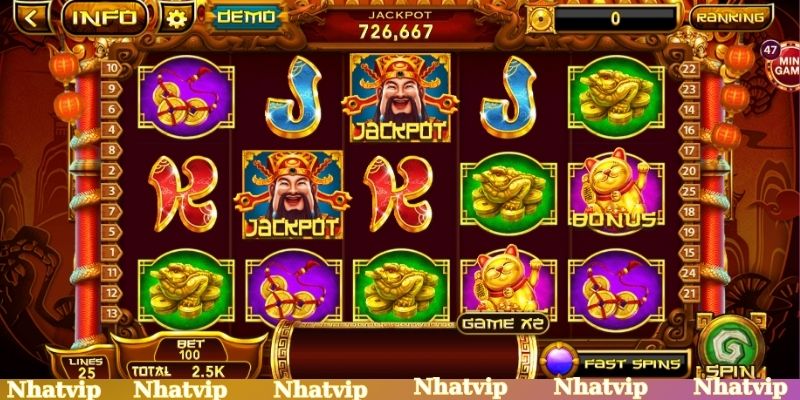The height and width of the screenshot is (400, 800).
Task: Open settings with the gear icon
Action: click(x=177, y=18)
